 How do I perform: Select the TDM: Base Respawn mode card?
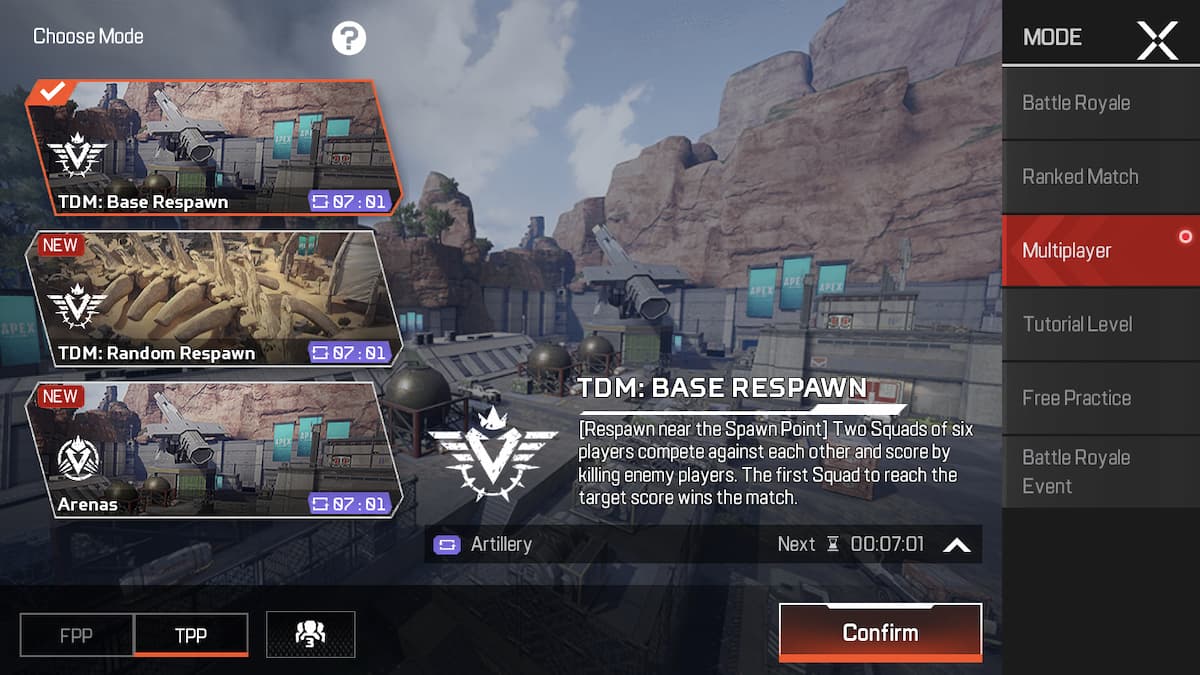point(213,148)
